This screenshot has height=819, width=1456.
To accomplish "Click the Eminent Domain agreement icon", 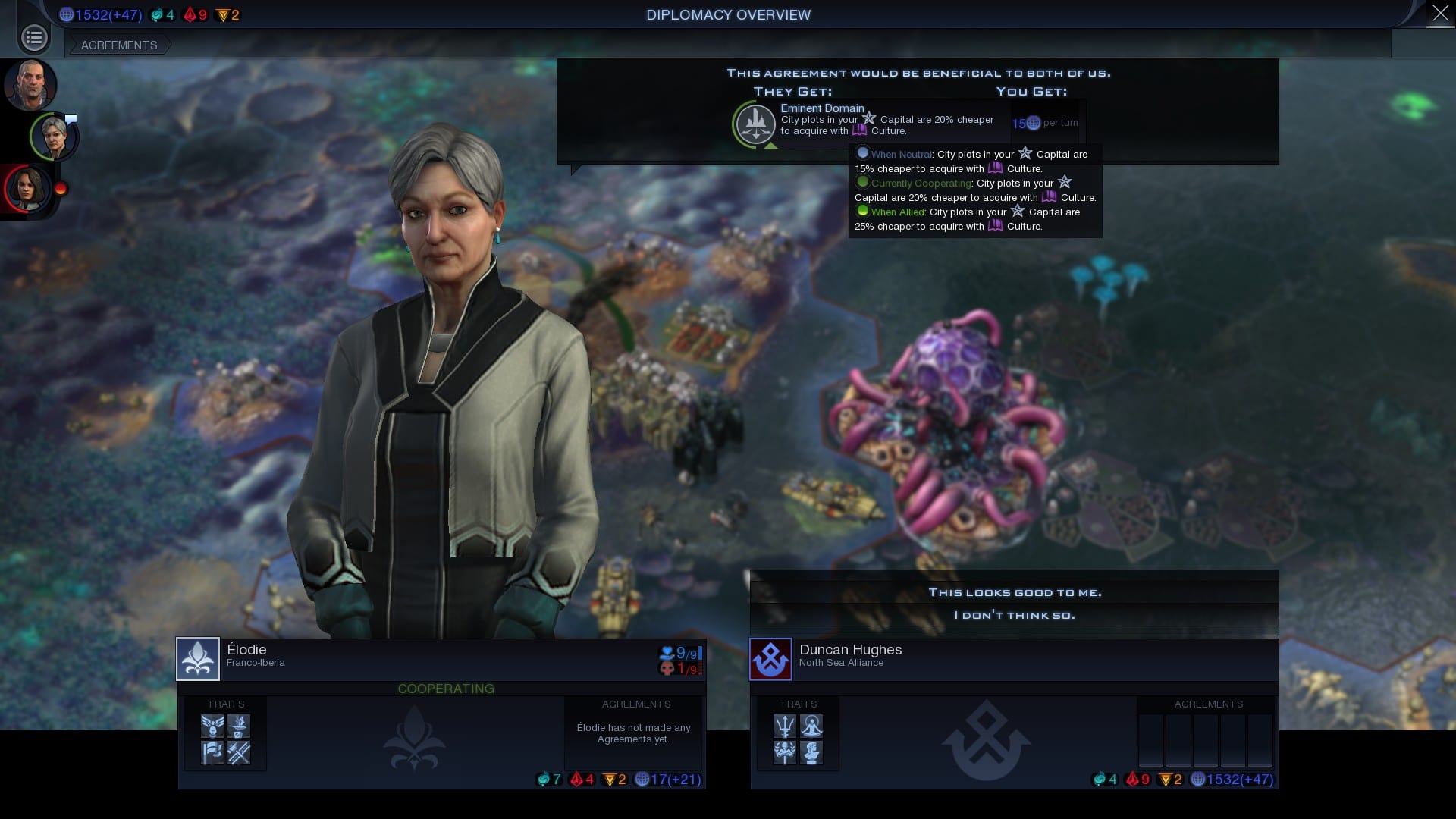I will (755, 123).
